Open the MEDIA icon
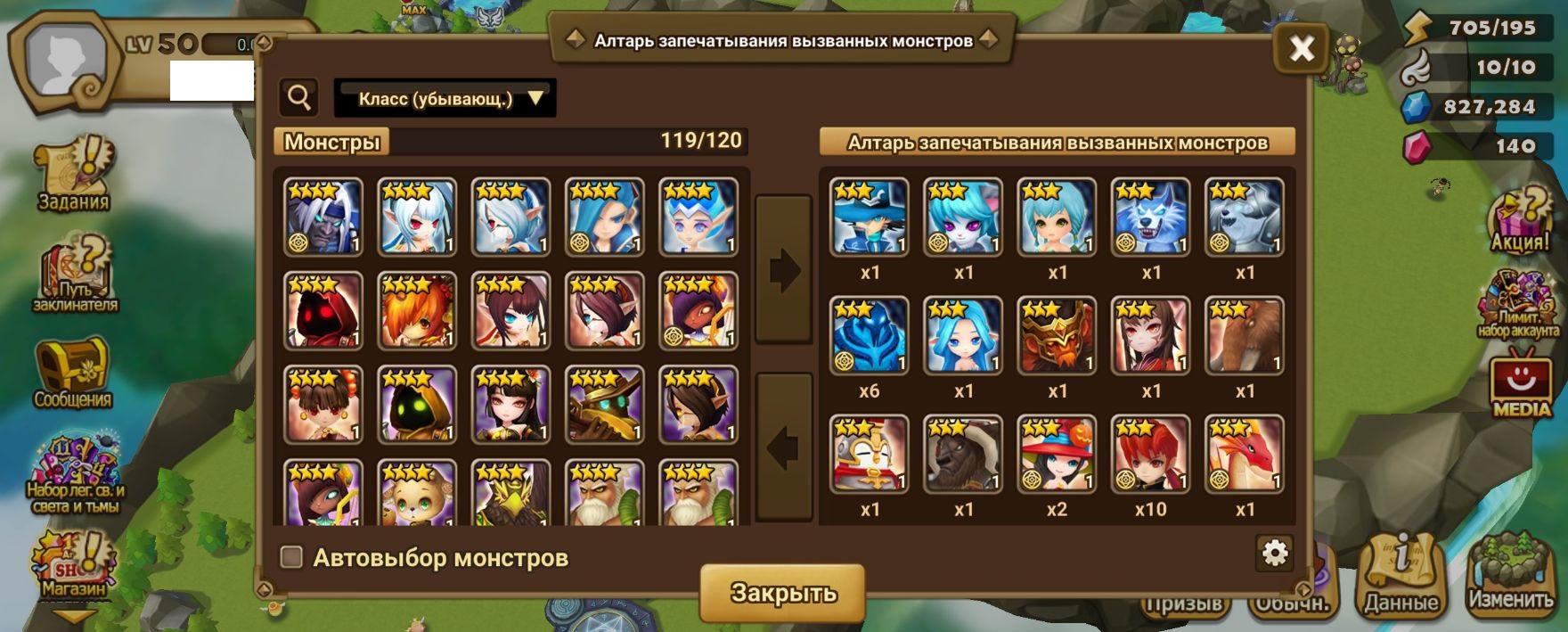This screenshot has height=632, width=1568. click(x=1521, y=384)
